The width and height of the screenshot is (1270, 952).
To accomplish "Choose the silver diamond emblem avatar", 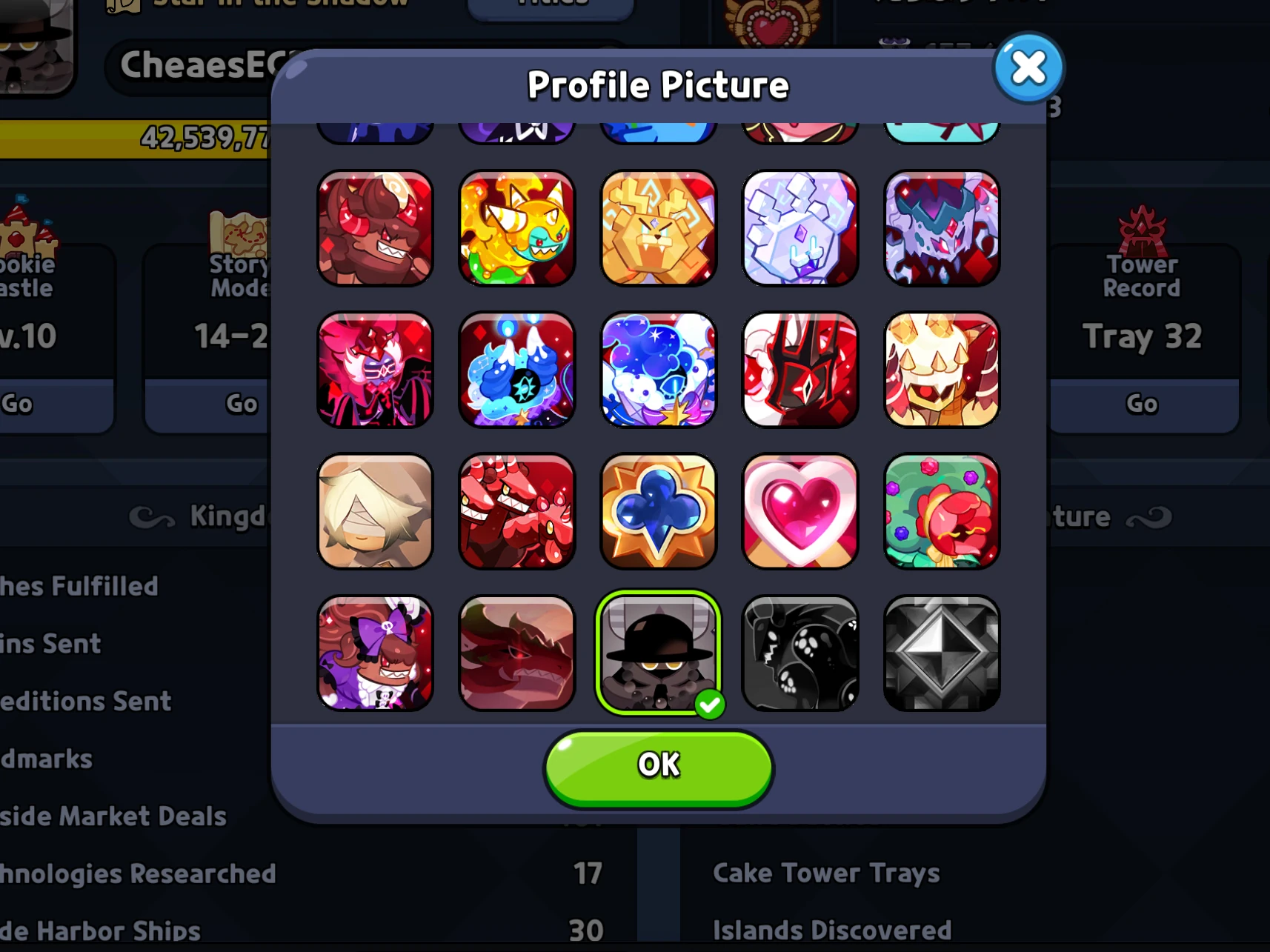I will point(941,653).
